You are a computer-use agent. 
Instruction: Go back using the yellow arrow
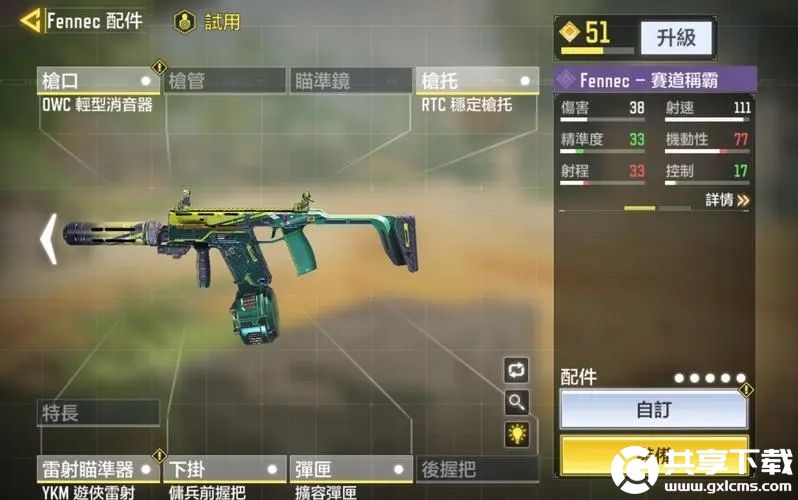31,20
